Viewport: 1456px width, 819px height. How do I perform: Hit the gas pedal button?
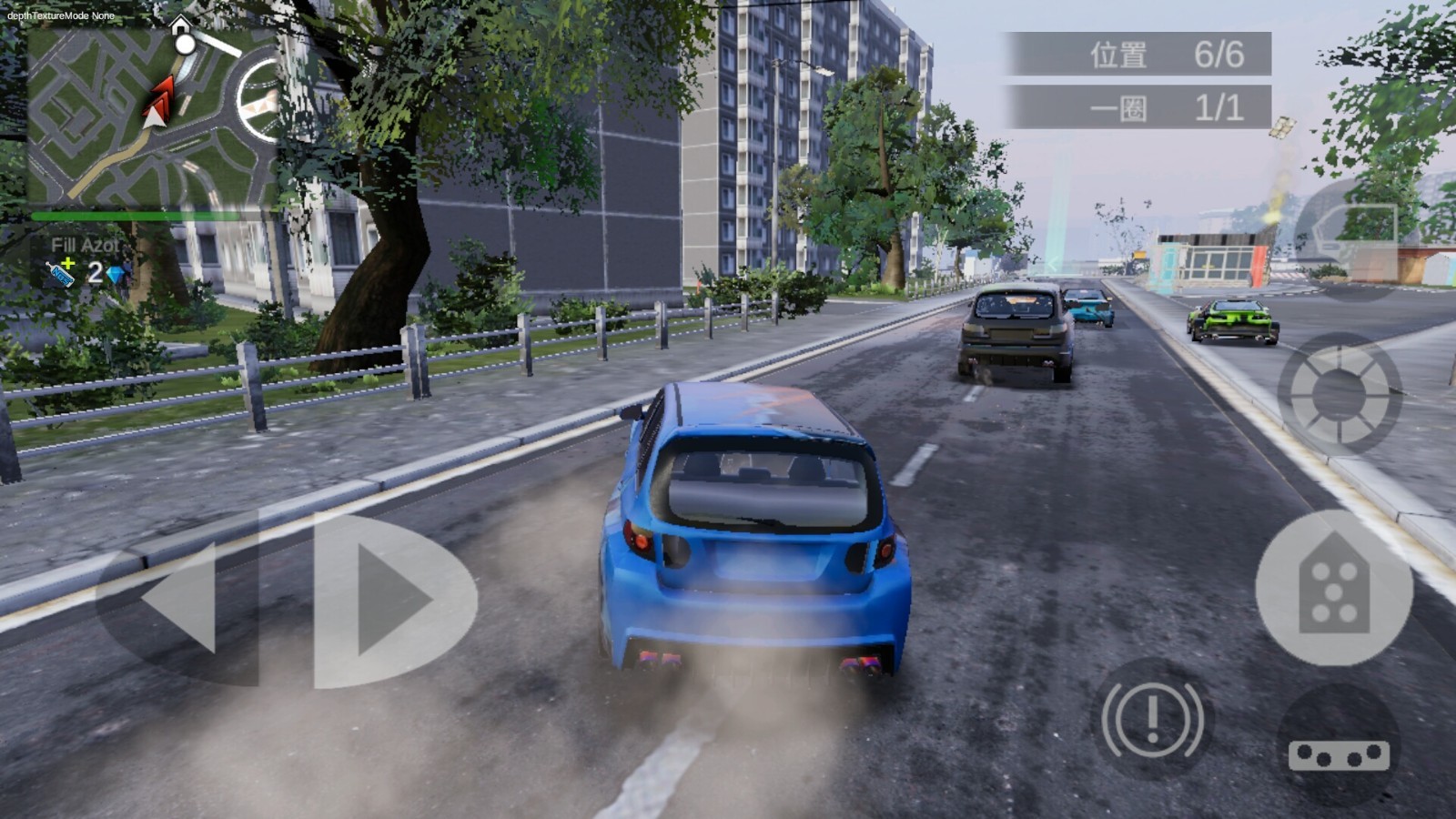pos(1334,587)
